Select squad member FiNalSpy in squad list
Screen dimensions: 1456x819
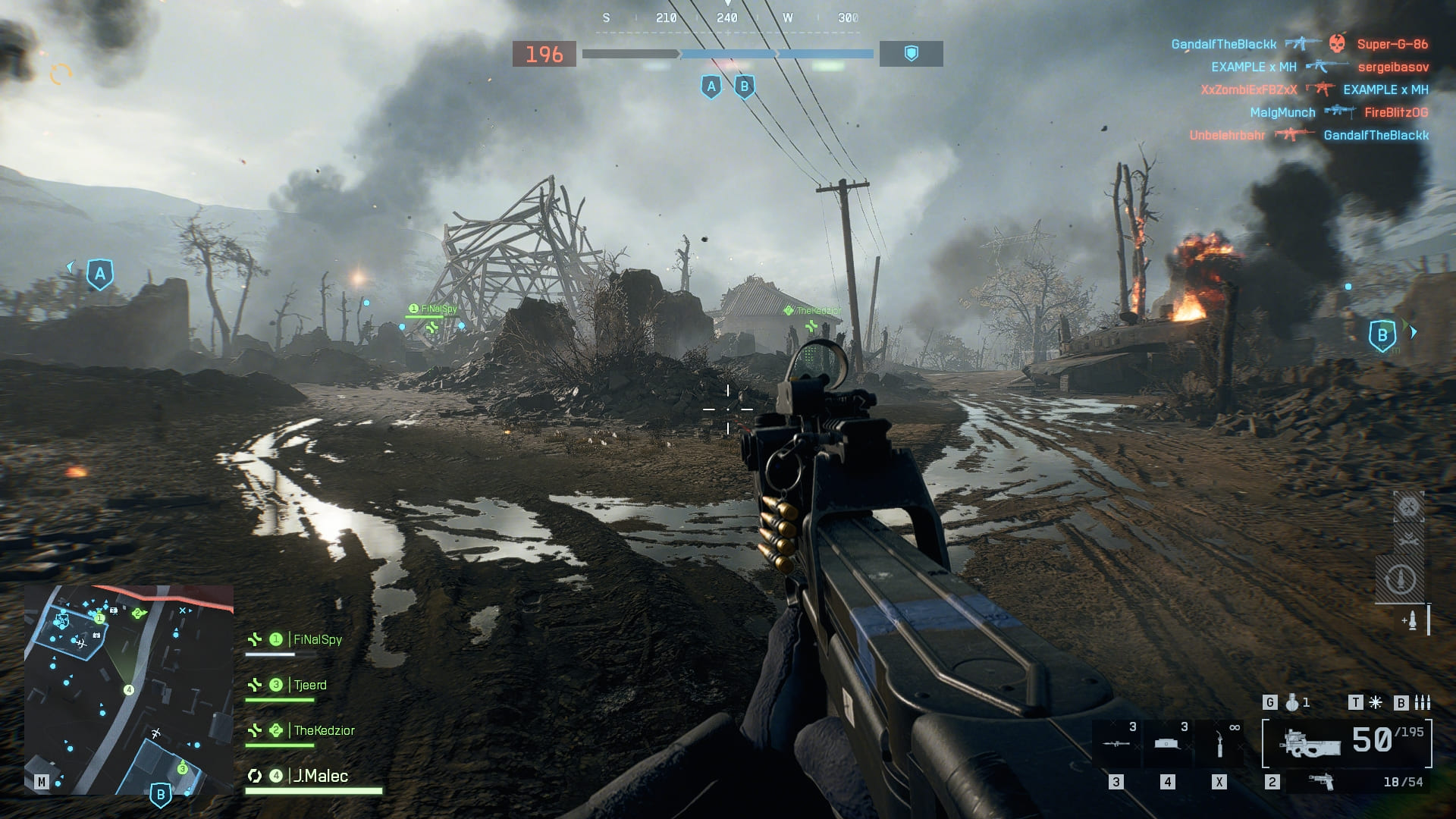(317, 640)
